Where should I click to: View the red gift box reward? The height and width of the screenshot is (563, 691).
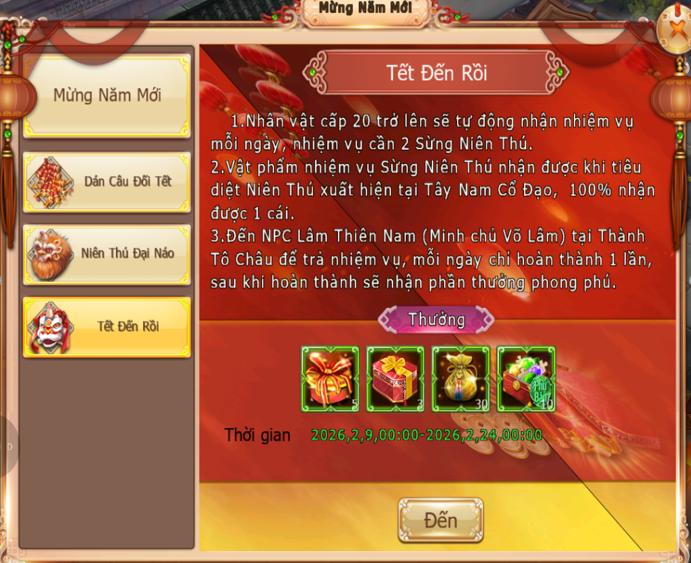(395, 379)
